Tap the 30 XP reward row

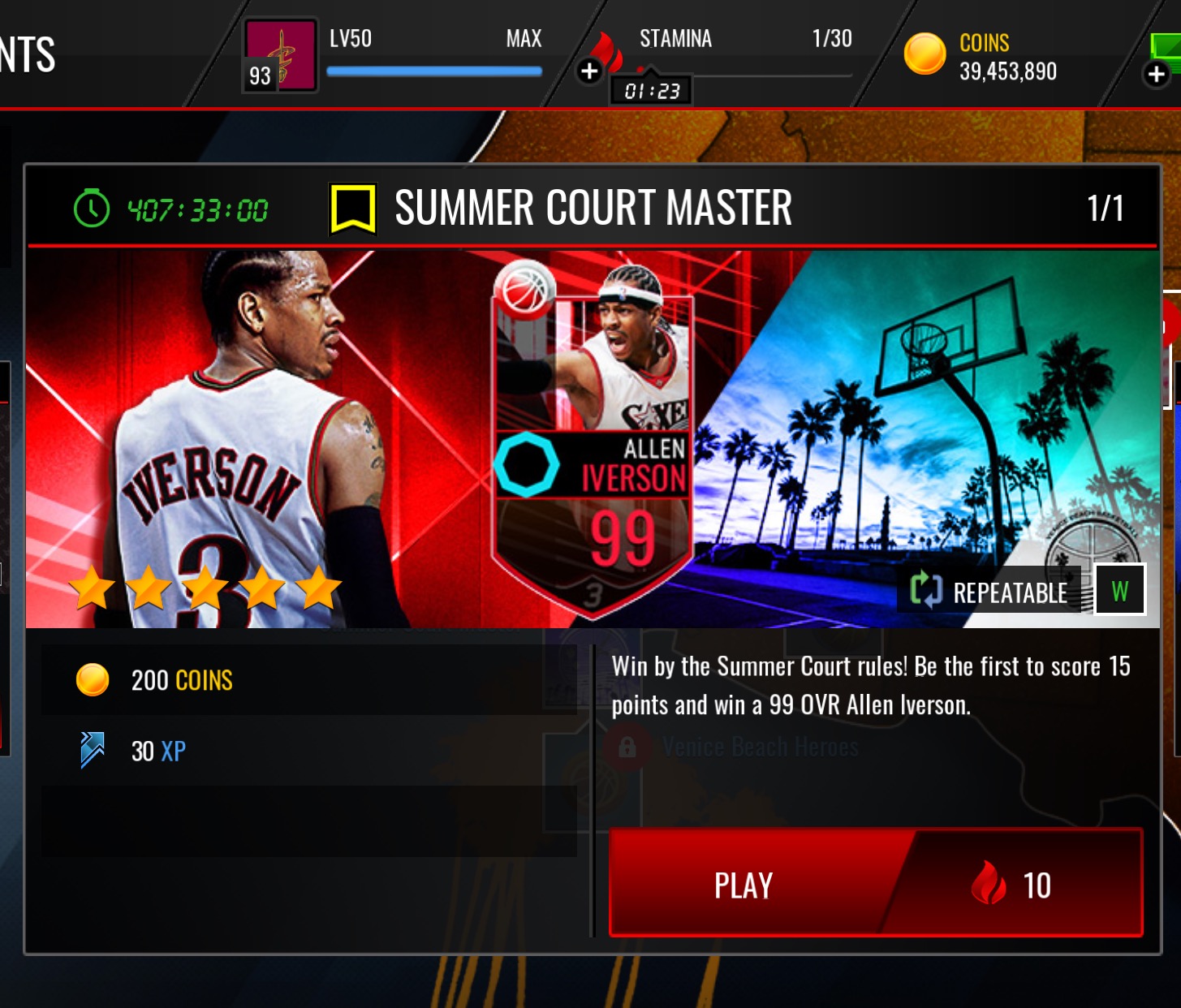[308, 751]
